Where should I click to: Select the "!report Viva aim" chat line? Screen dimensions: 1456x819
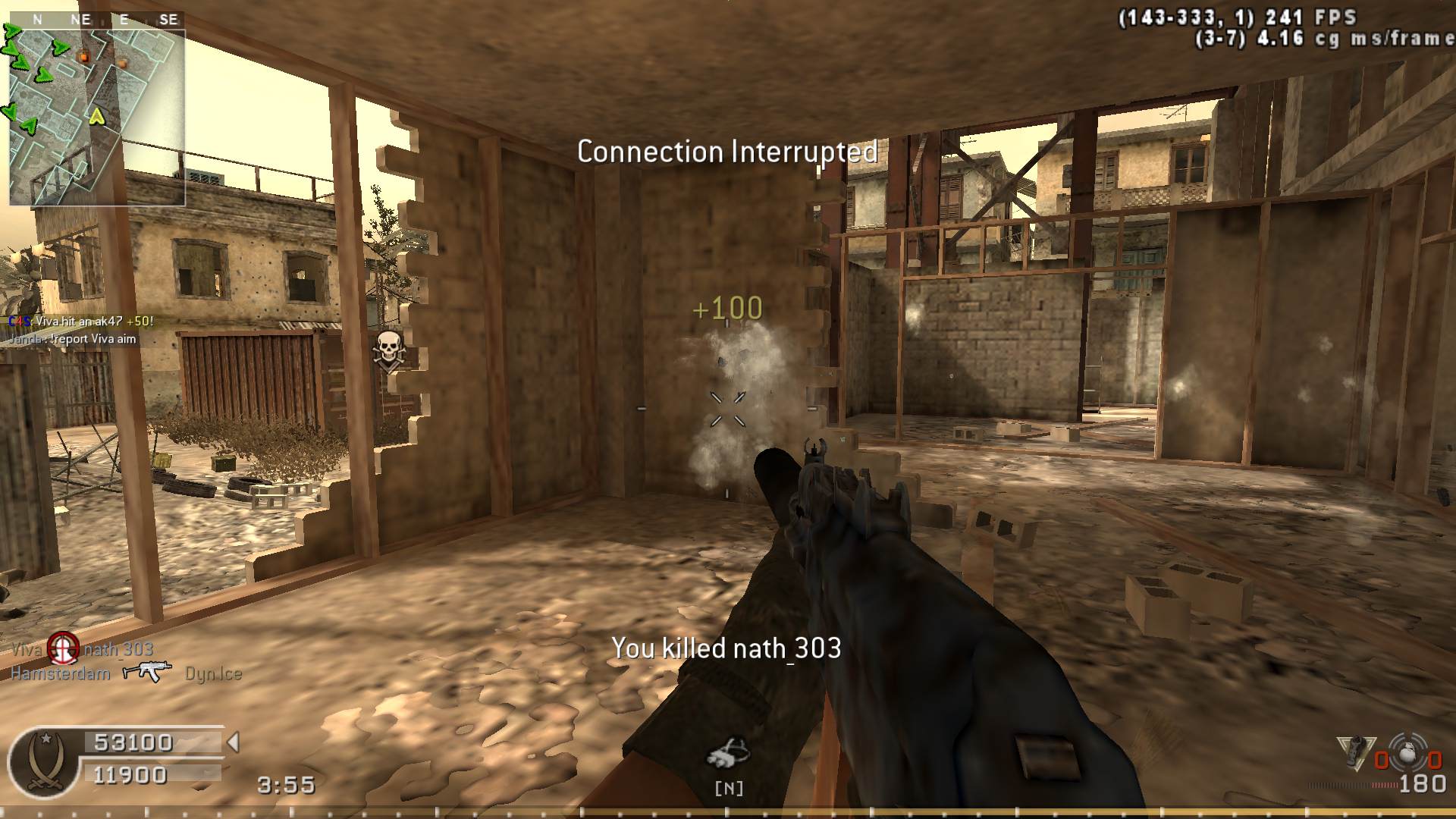click(74, 339)
